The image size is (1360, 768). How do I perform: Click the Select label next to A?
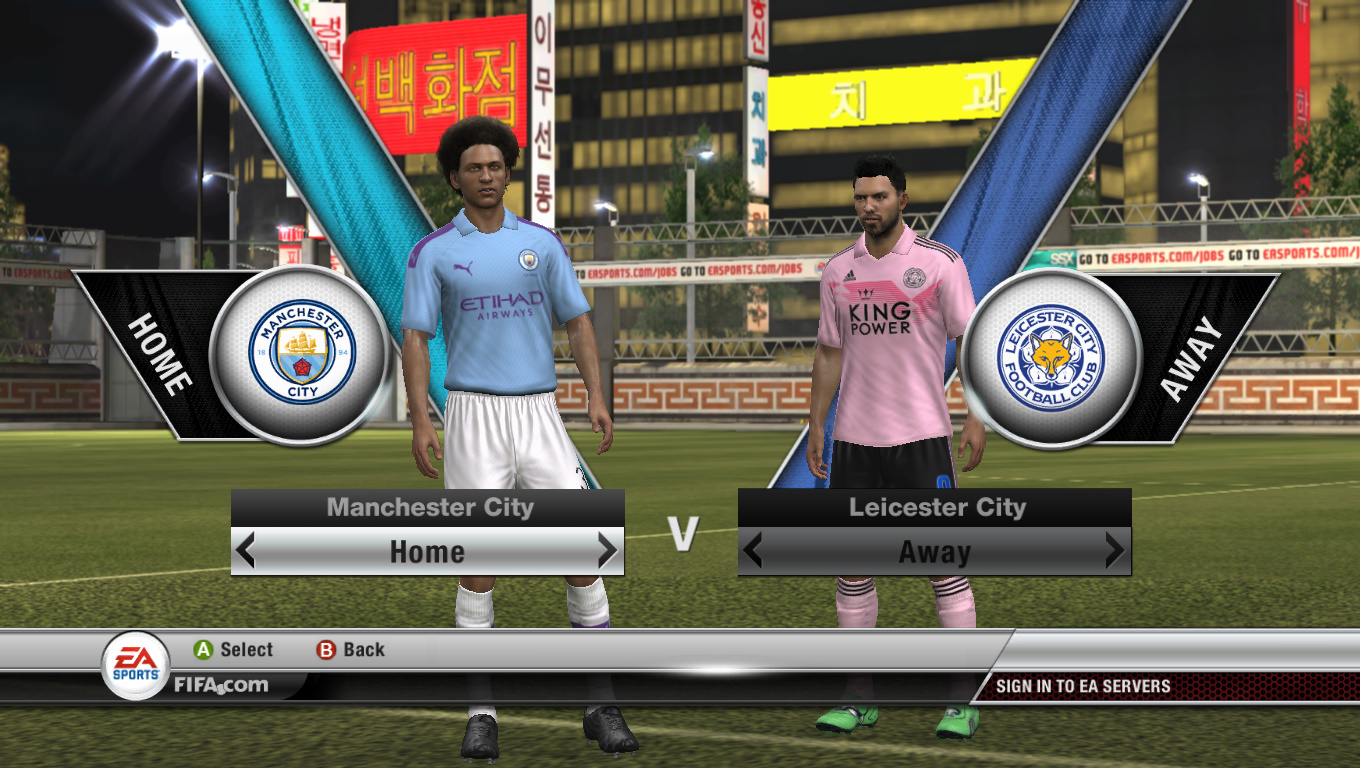tap(245, 649)
